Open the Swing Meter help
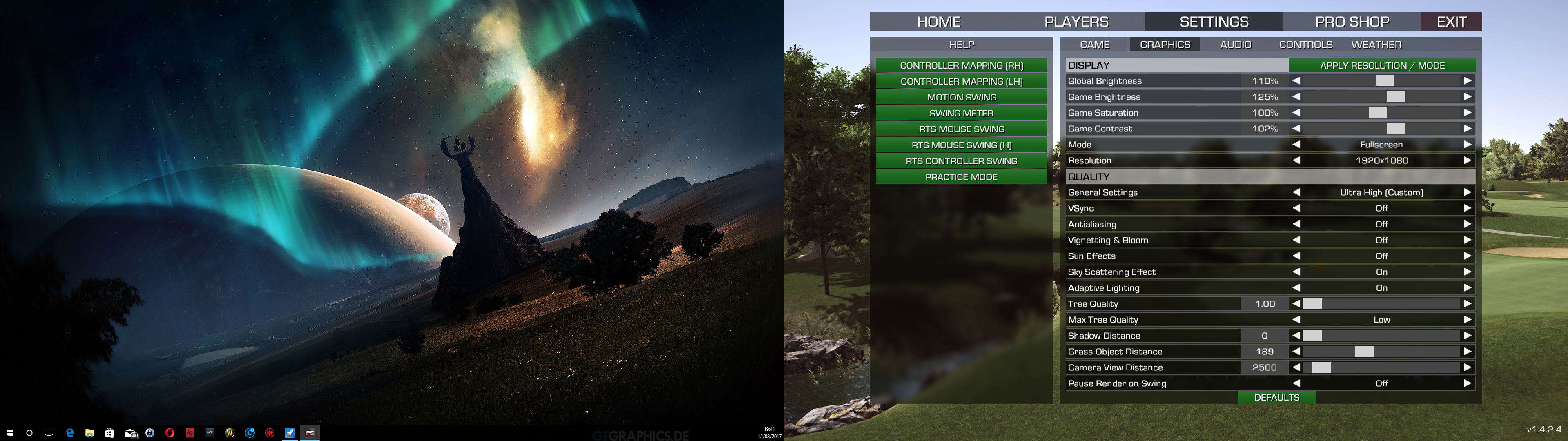The image size is (1568, 441). [x=961, y=113]
